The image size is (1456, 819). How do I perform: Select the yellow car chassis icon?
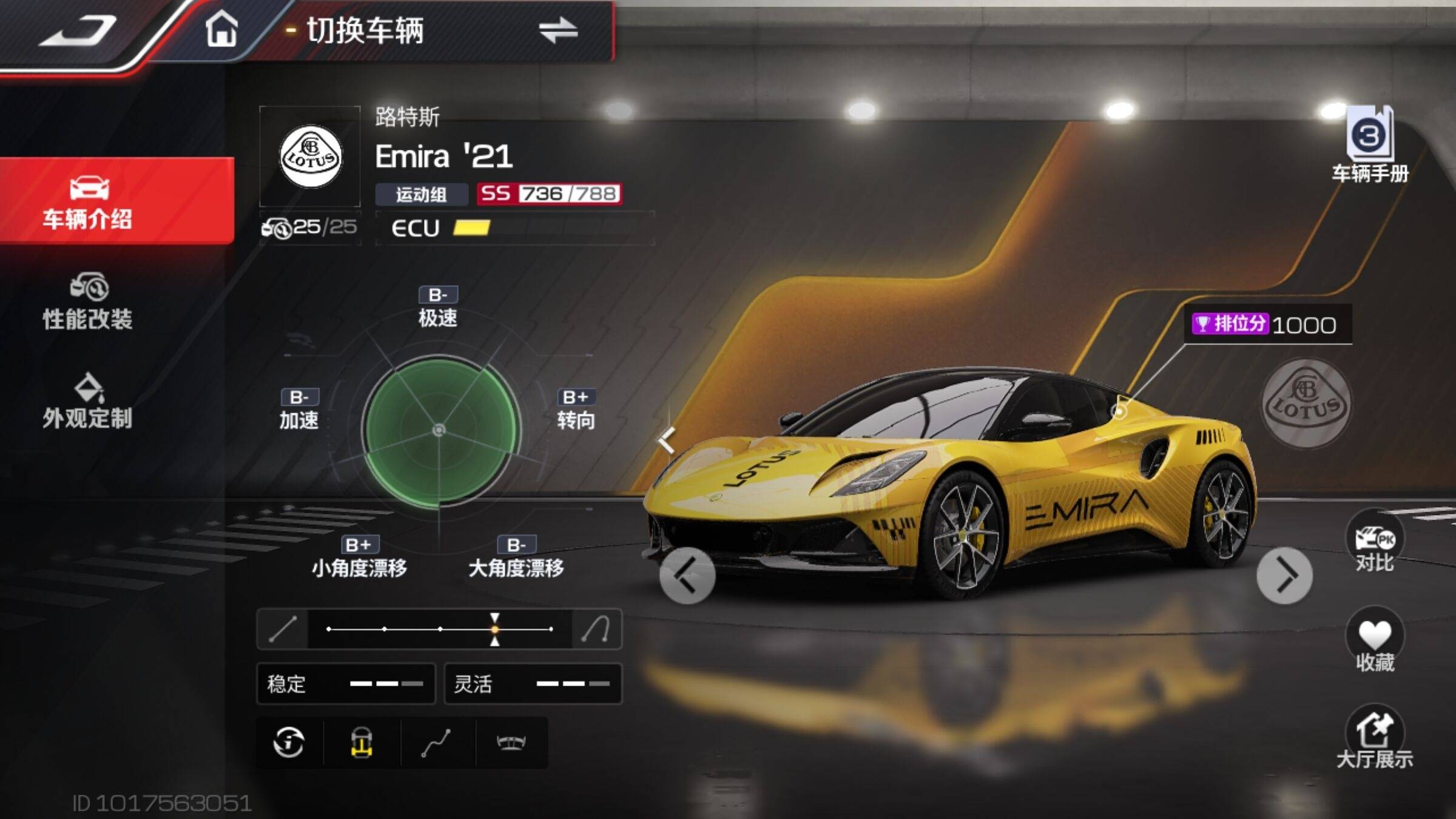(362, 742)
